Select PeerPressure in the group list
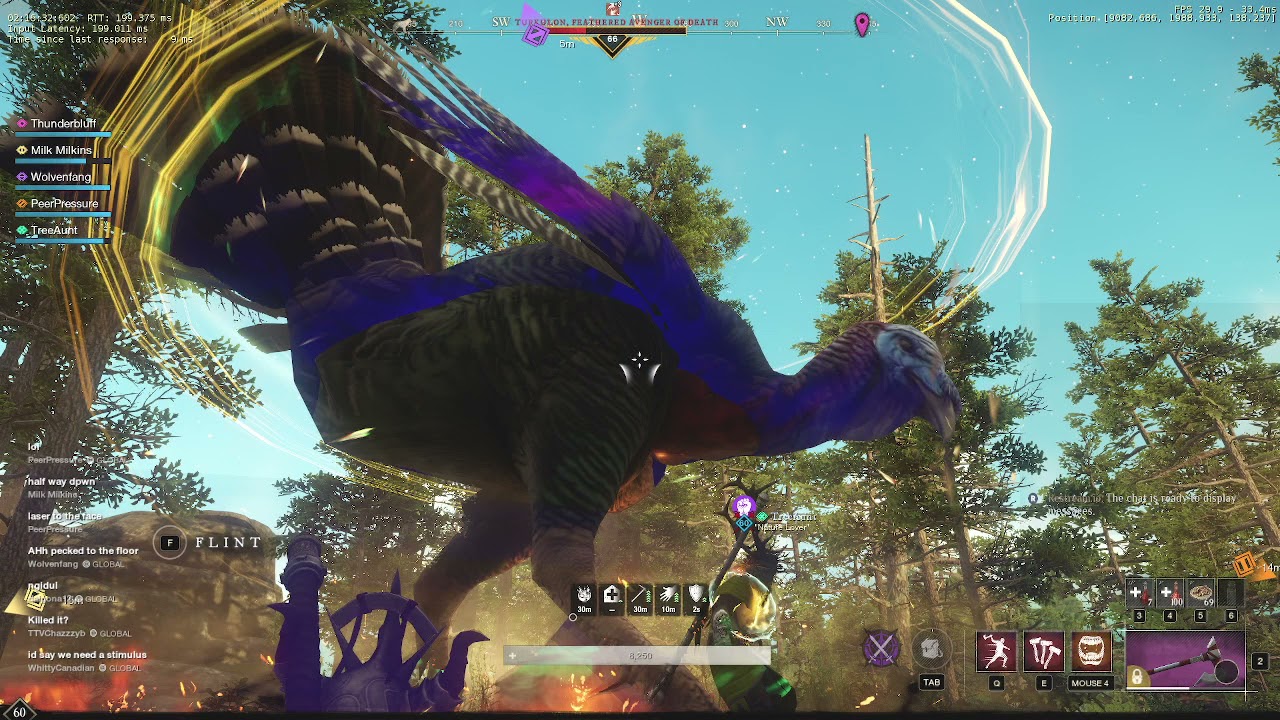The image size is (1280, 720). [x=64, y=204]
